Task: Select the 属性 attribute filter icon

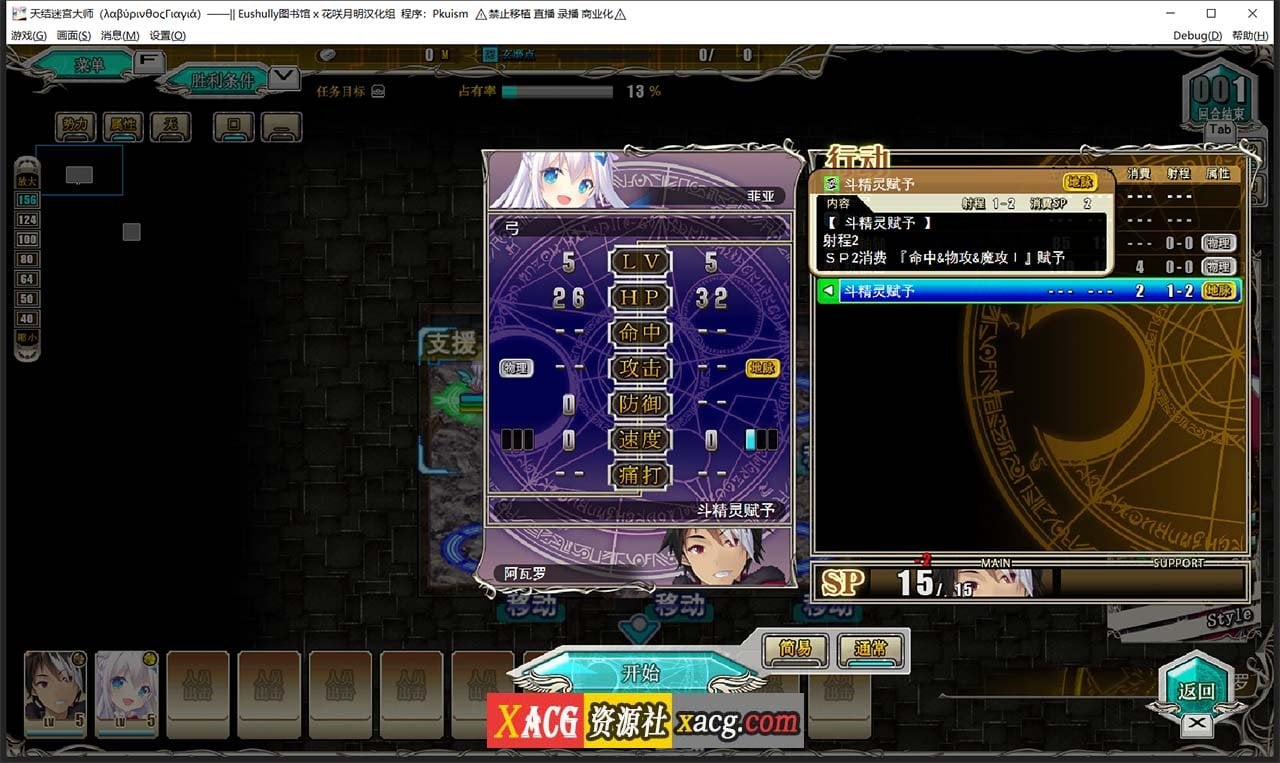Action: click(122, 127)
